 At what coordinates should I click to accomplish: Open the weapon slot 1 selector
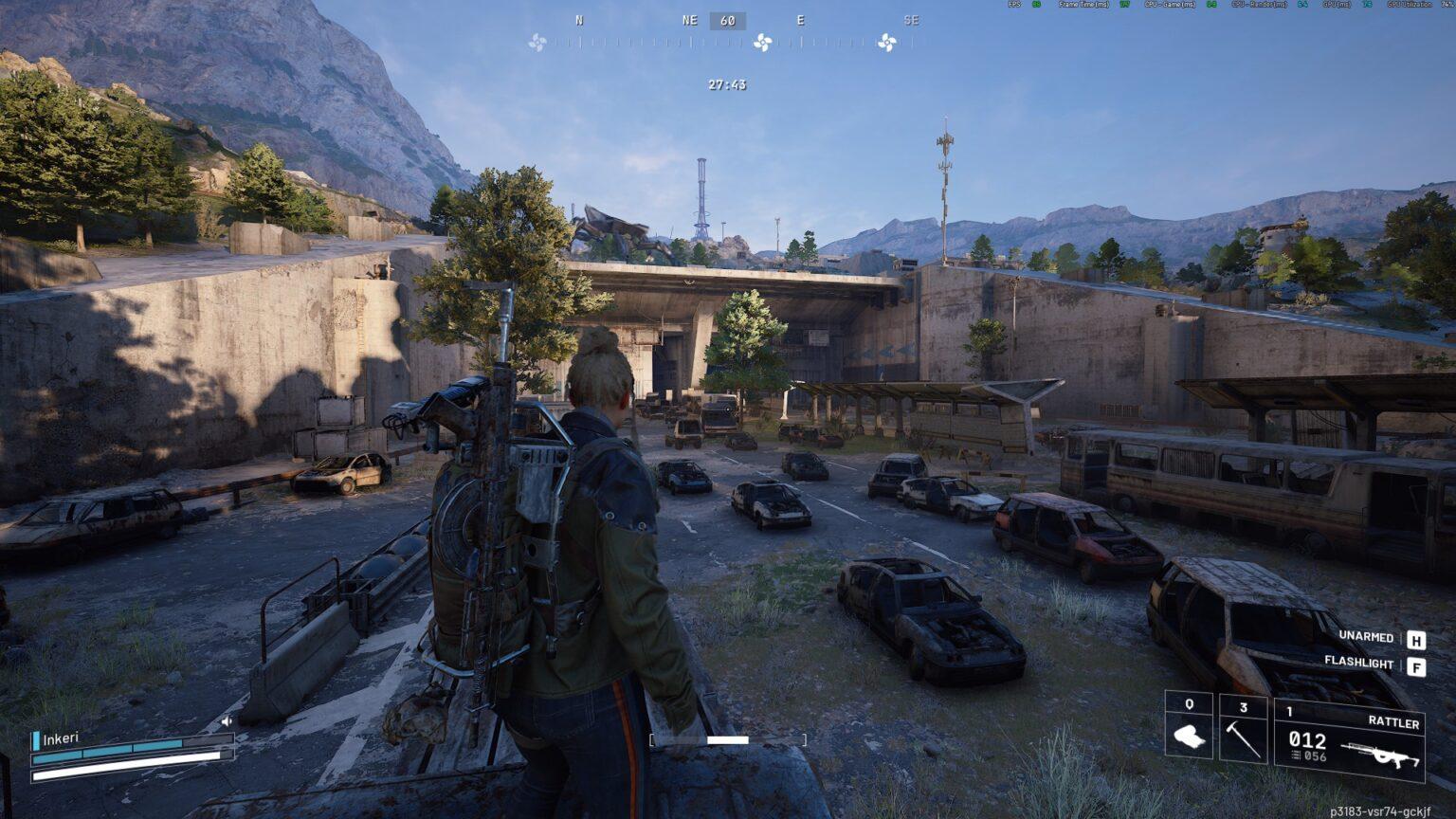1290,708
